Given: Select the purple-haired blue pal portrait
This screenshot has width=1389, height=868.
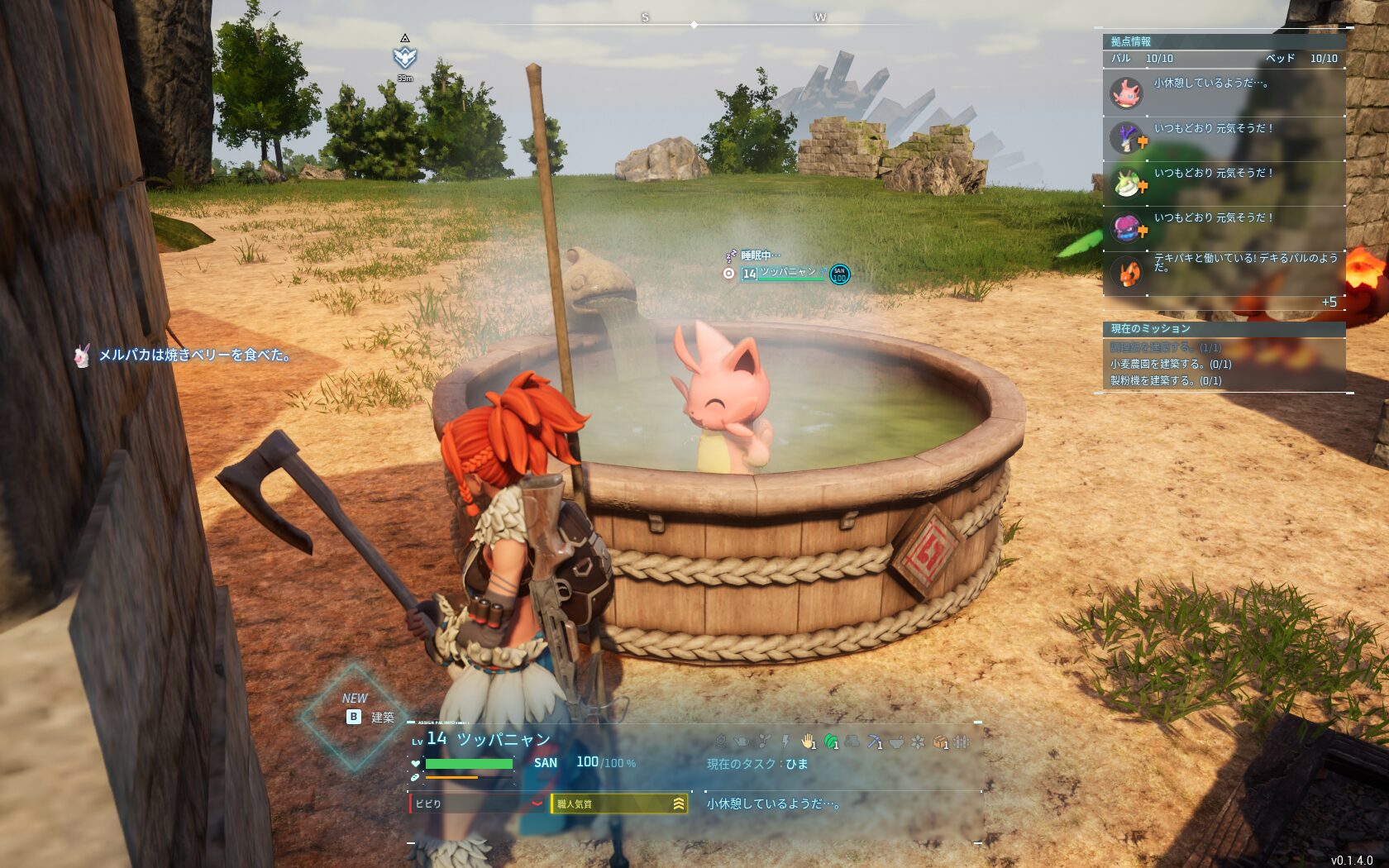Looking at the screenshot, I should point(1126,227).
